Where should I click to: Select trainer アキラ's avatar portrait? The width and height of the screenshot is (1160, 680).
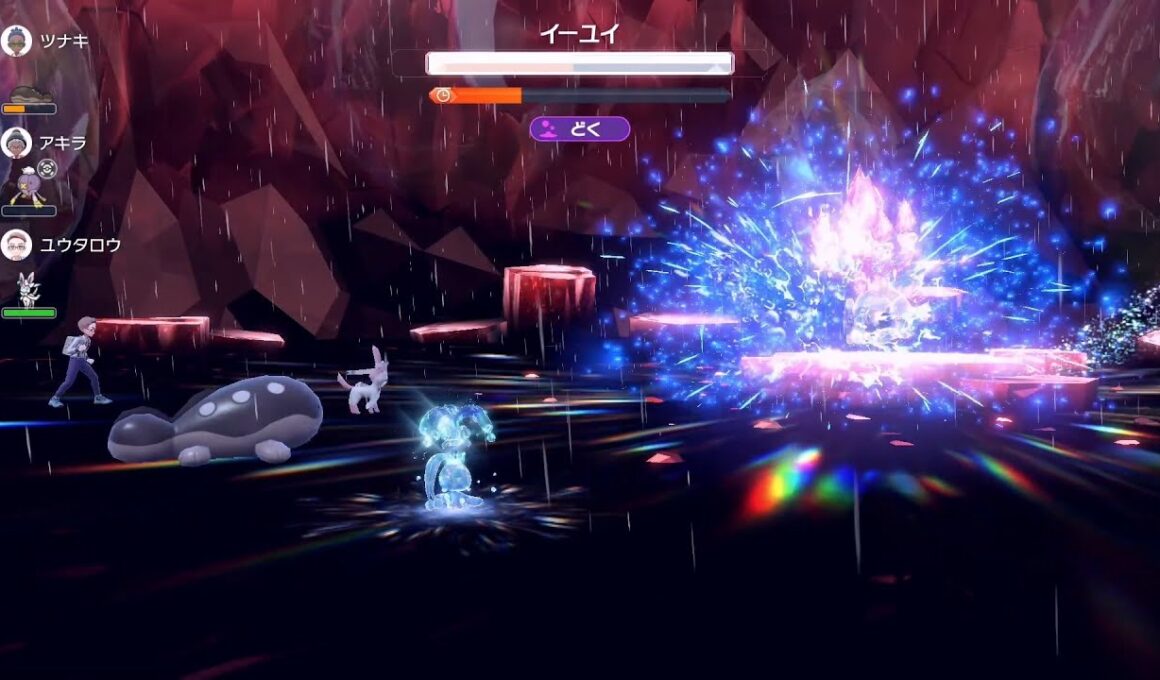(16, 143)
